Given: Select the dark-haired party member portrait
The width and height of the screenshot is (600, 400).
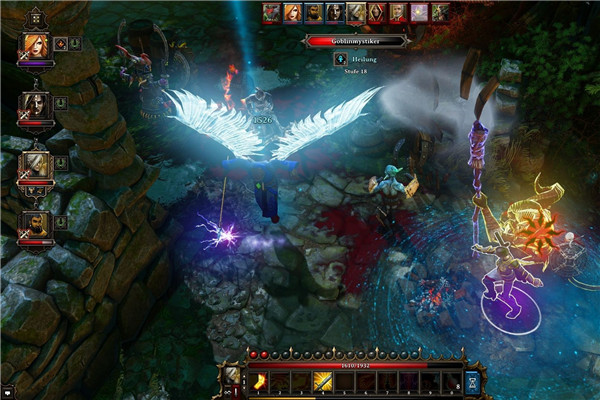Looking at the screenshot, I should (34, 105).
